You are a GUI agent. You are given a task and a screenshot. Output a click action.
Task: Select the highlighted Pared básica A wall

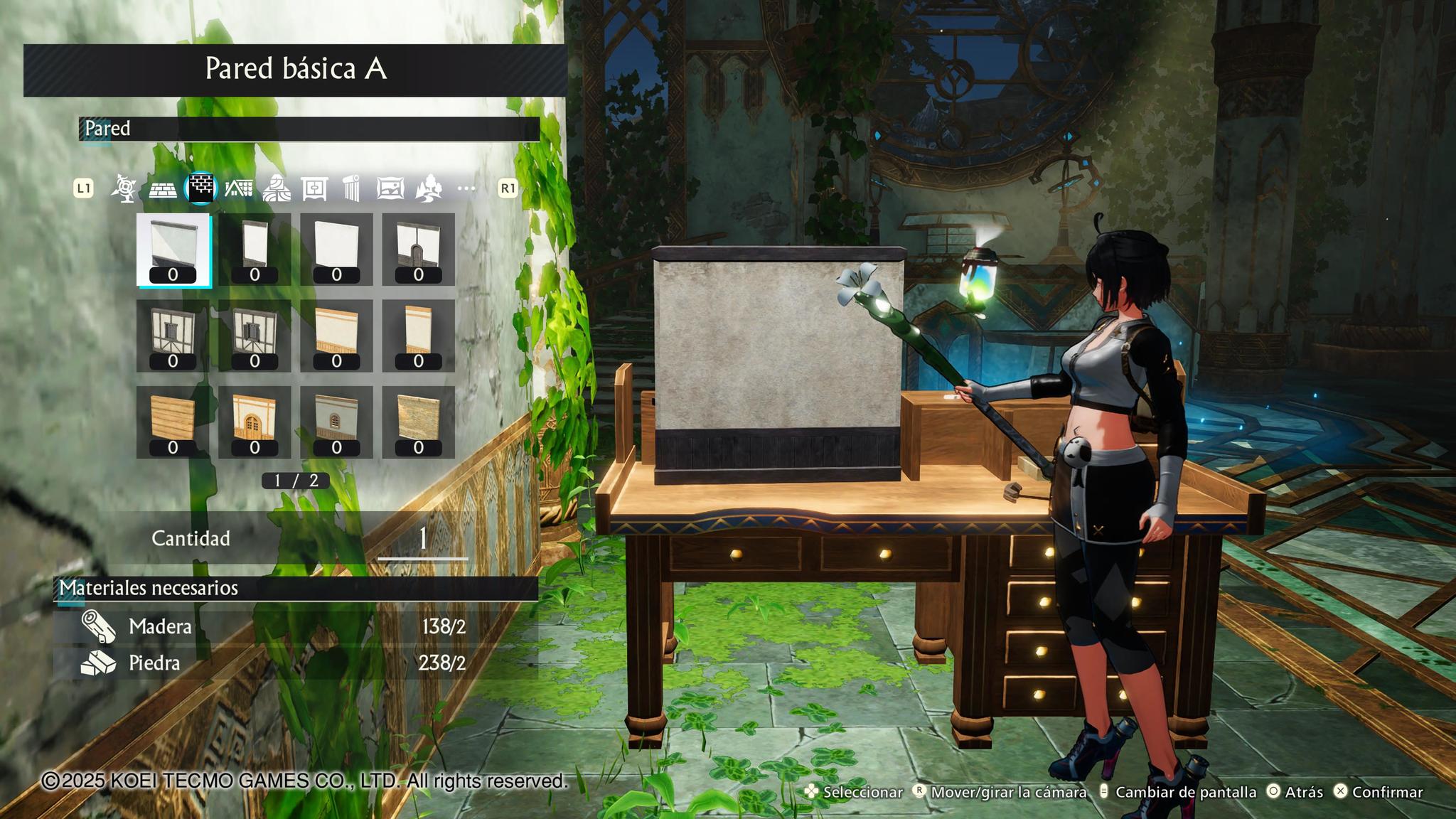point(173,250)
